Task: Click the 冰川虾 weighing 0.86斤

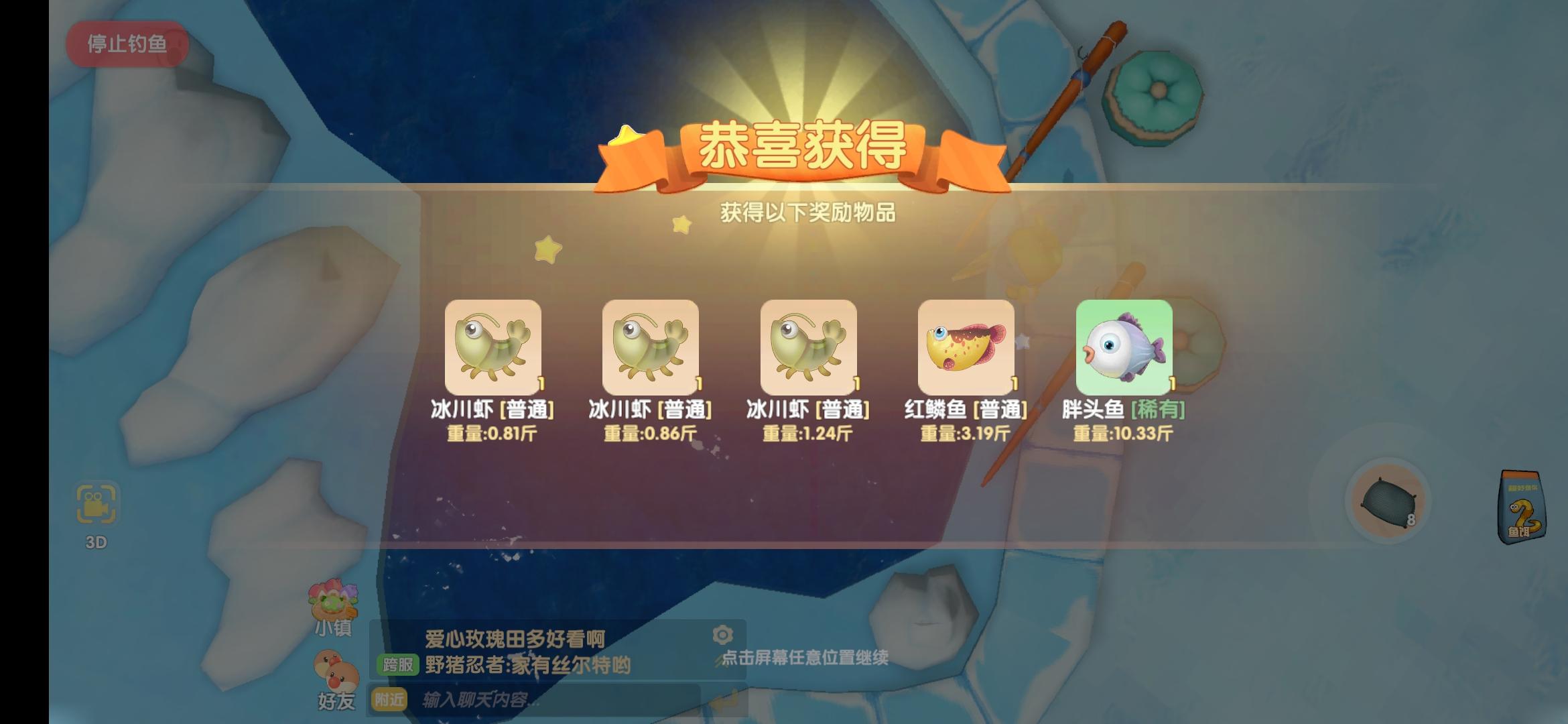Action: tap(651, 346)
